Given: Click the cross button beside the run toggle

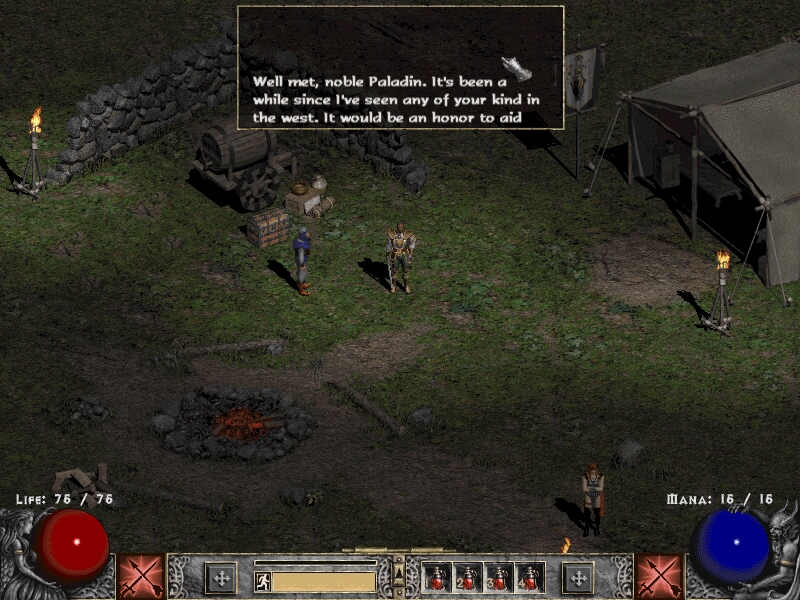Looking at the screenshot, I should point(220,578).
